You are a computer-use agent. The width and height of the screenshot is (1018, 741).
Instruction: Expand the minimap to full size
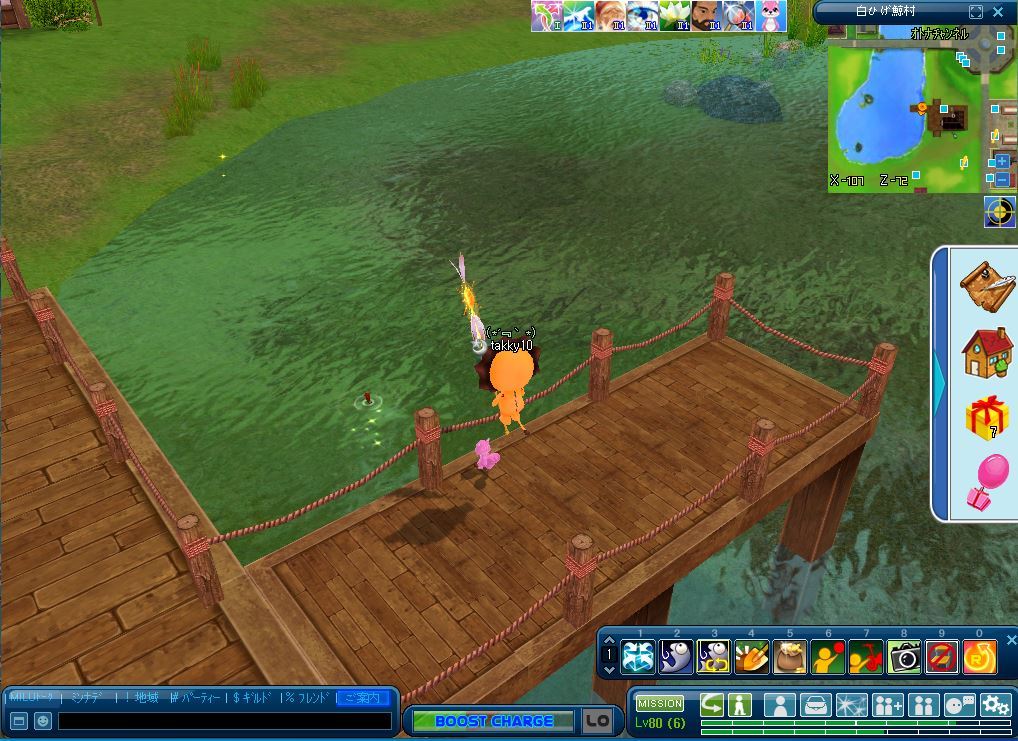pos(976,12)
